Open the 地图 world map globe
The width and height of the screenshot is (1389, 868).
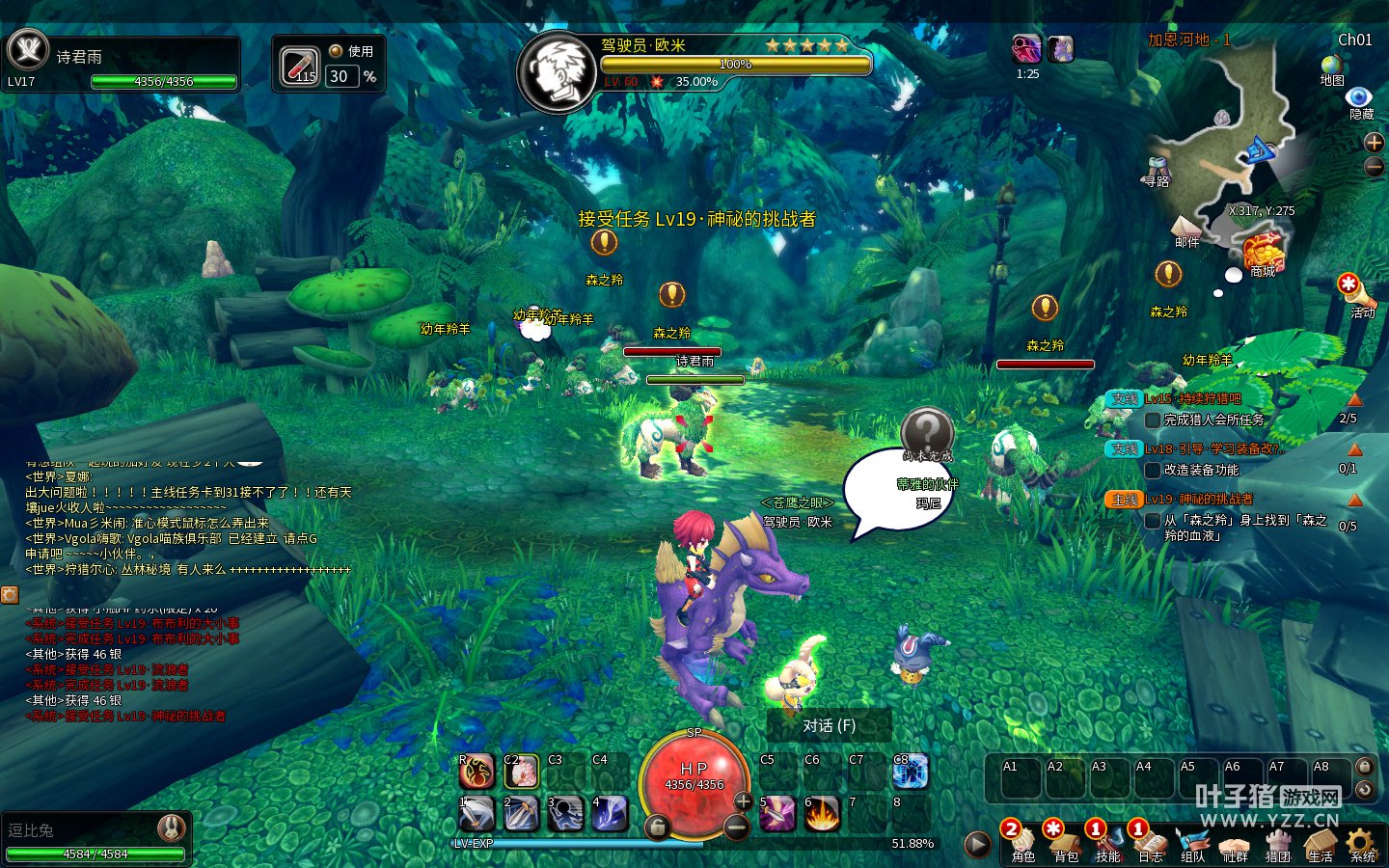point(1332,67)
